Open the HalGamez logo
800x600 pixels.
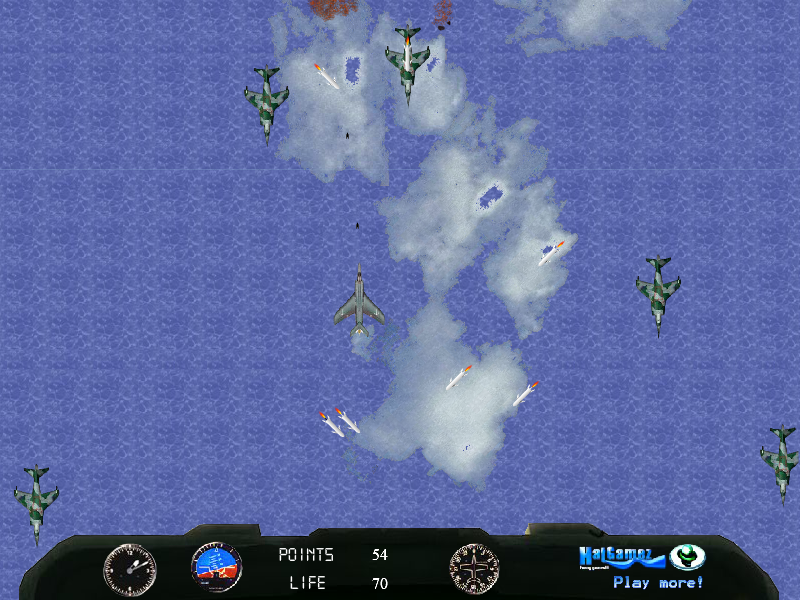click(622, 556)
